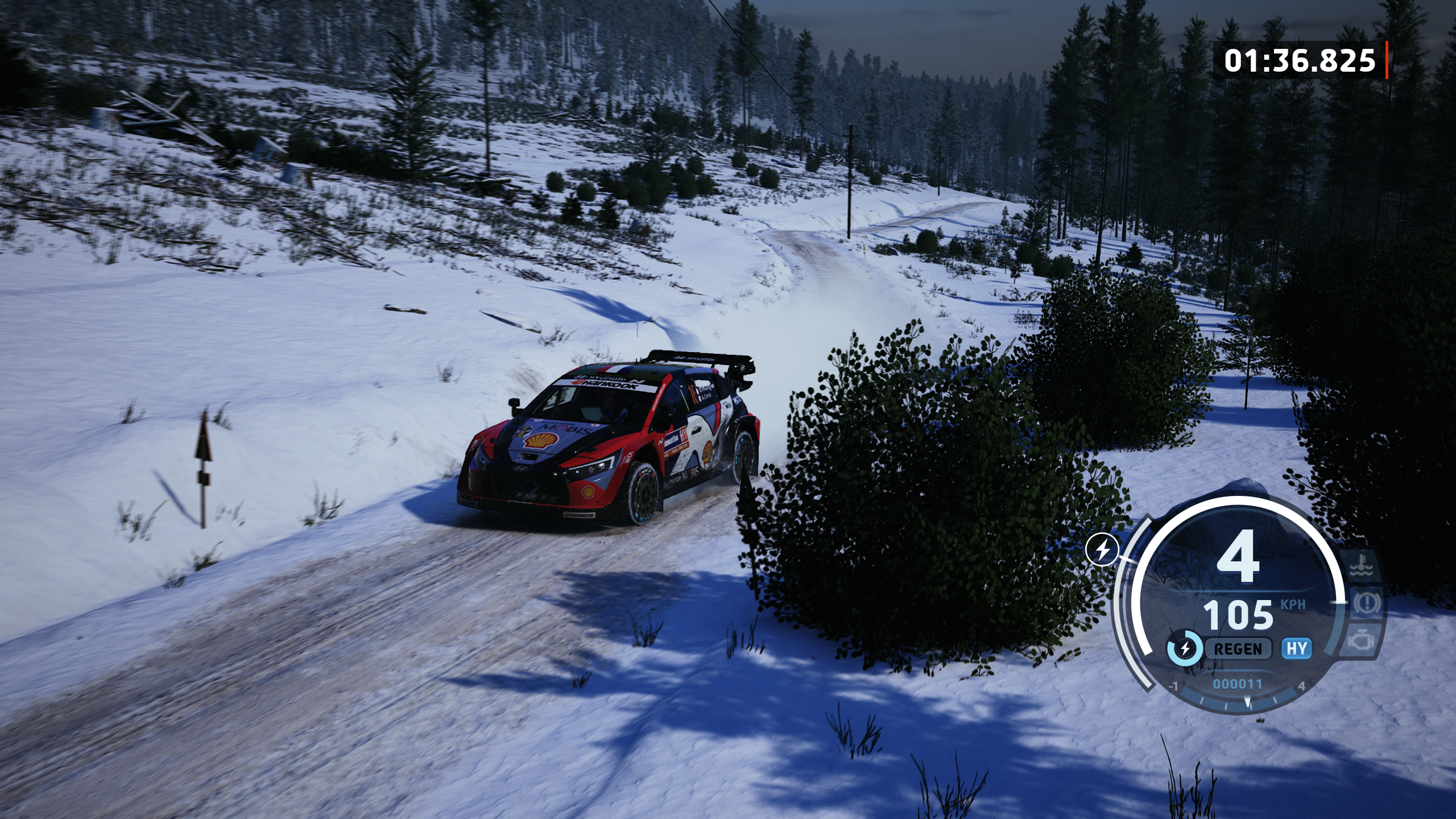Activate the outlined lightning boost marker
Image resolution: width=1456 pixels, height=819 pixels.
point(1102,550)
